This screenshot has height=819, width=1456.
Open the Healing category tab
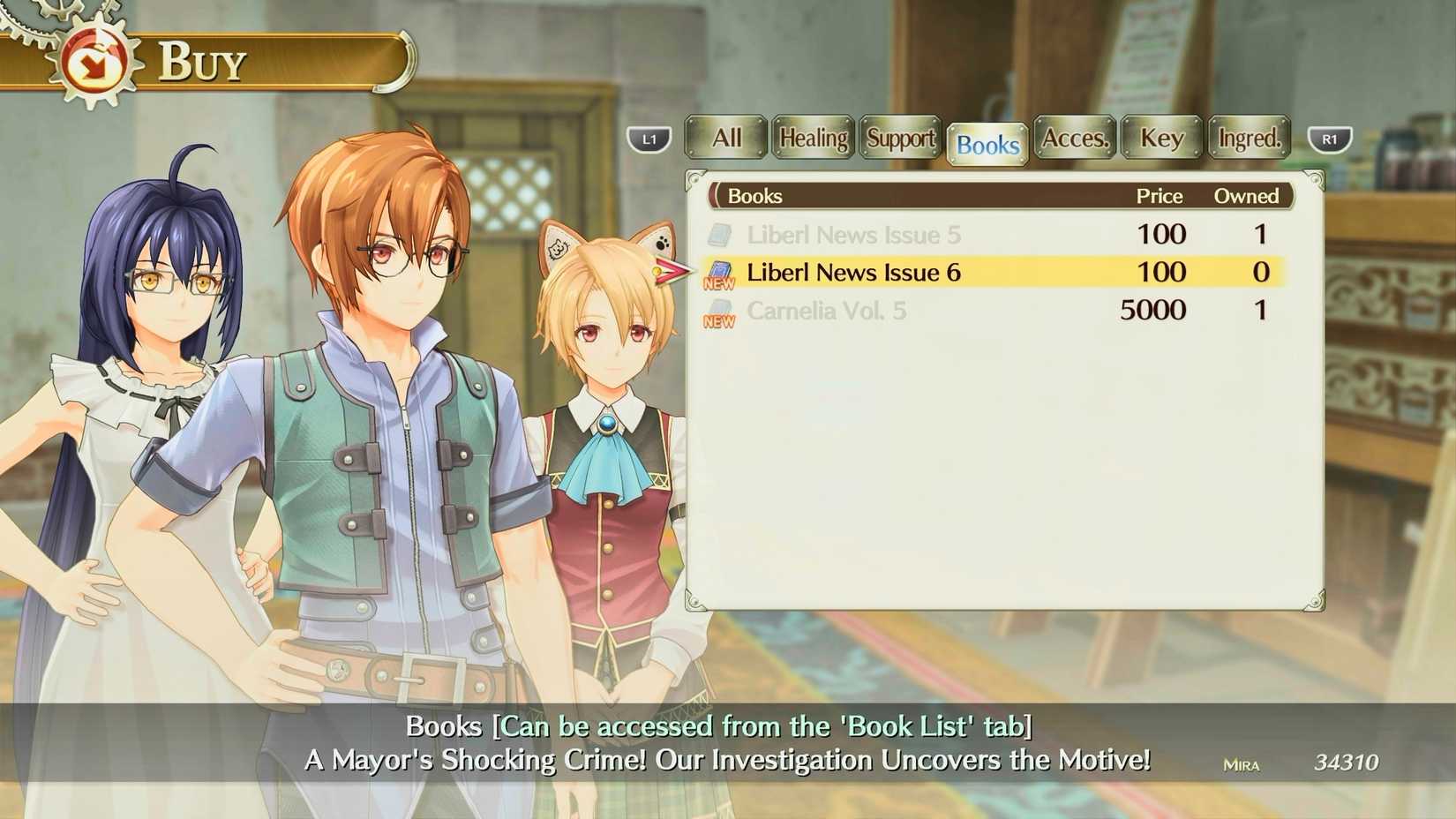click(813, 138)
